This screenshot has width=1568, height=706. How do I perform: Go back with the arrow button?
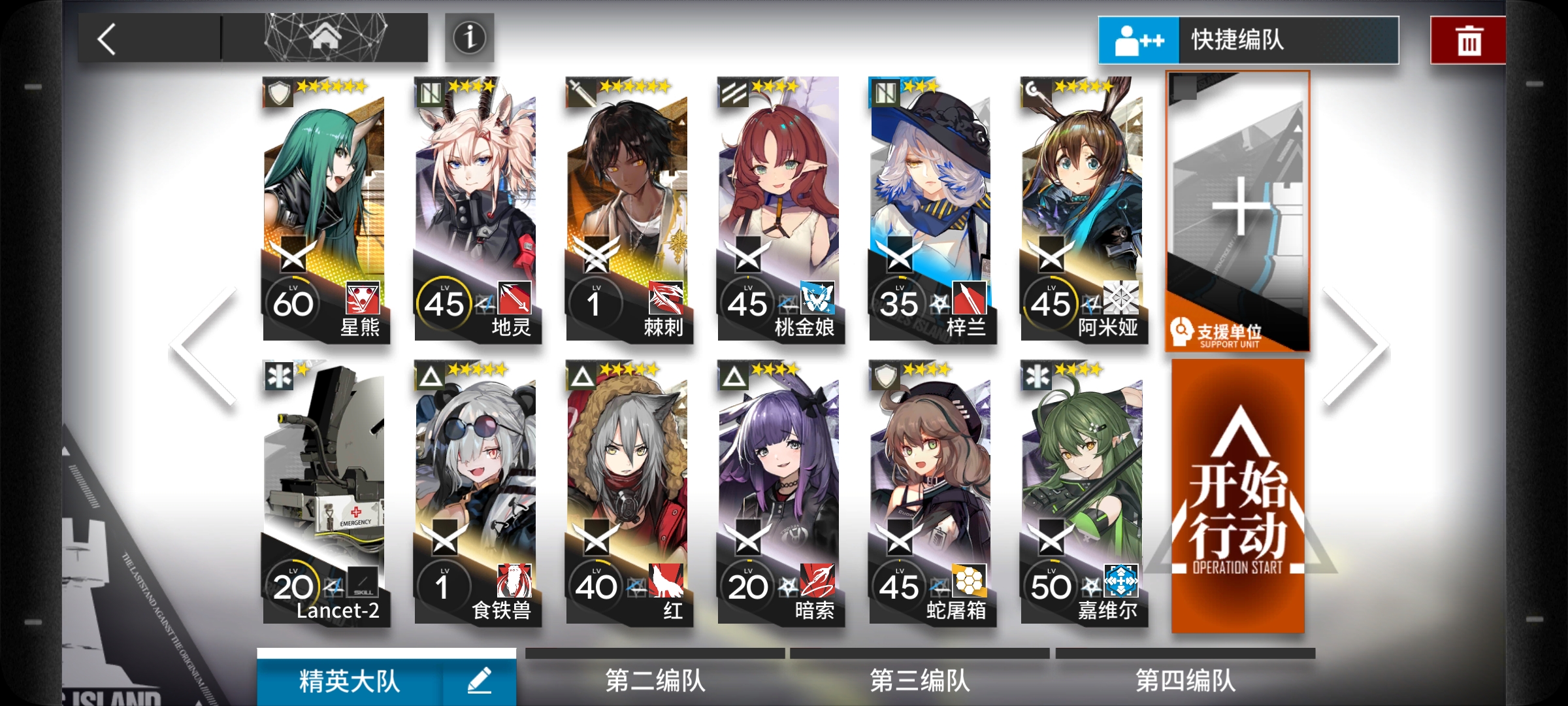(x=108, y=39)
